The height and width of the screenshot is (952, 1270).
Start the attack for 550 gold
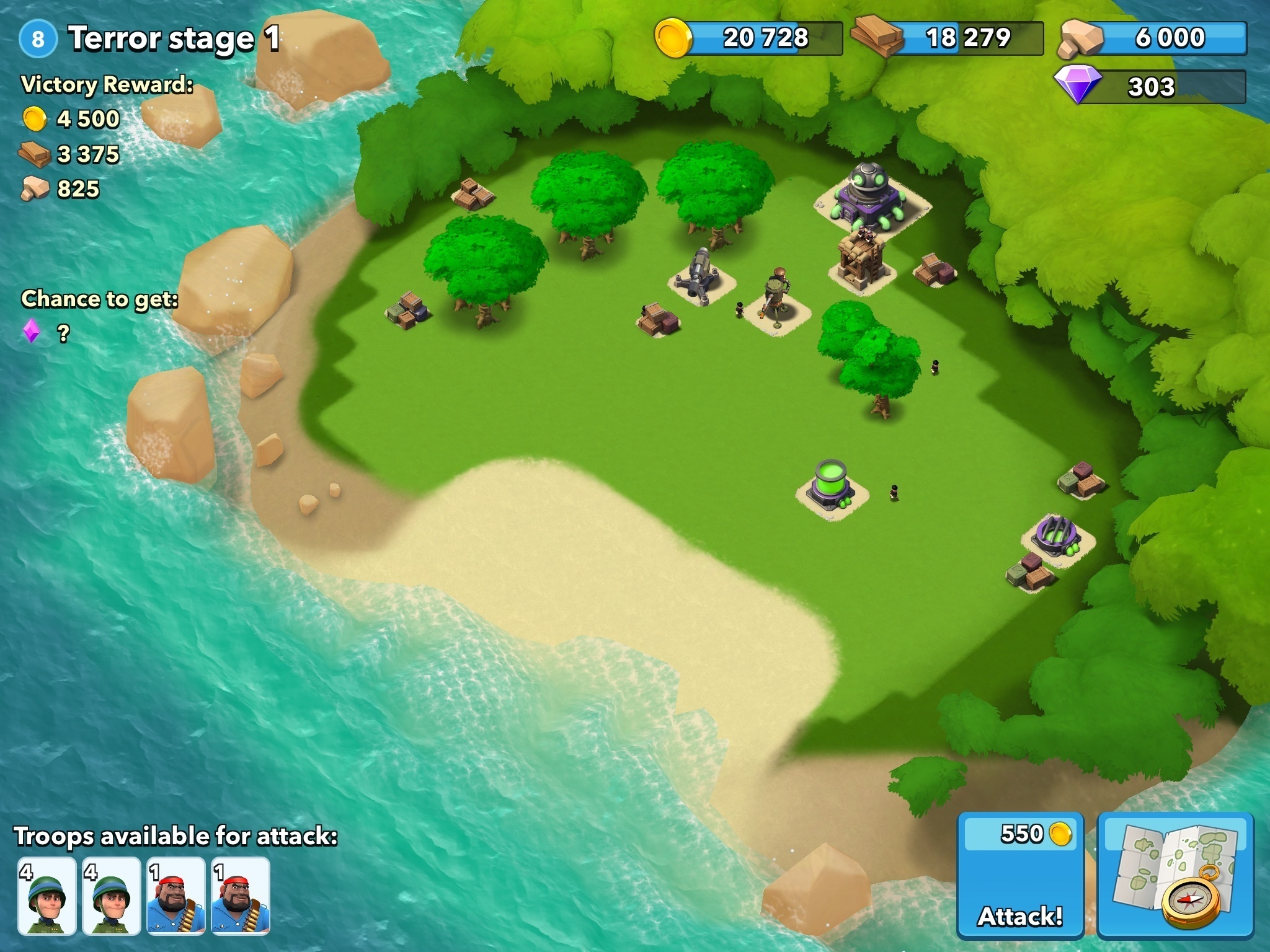click(1020, 875)
